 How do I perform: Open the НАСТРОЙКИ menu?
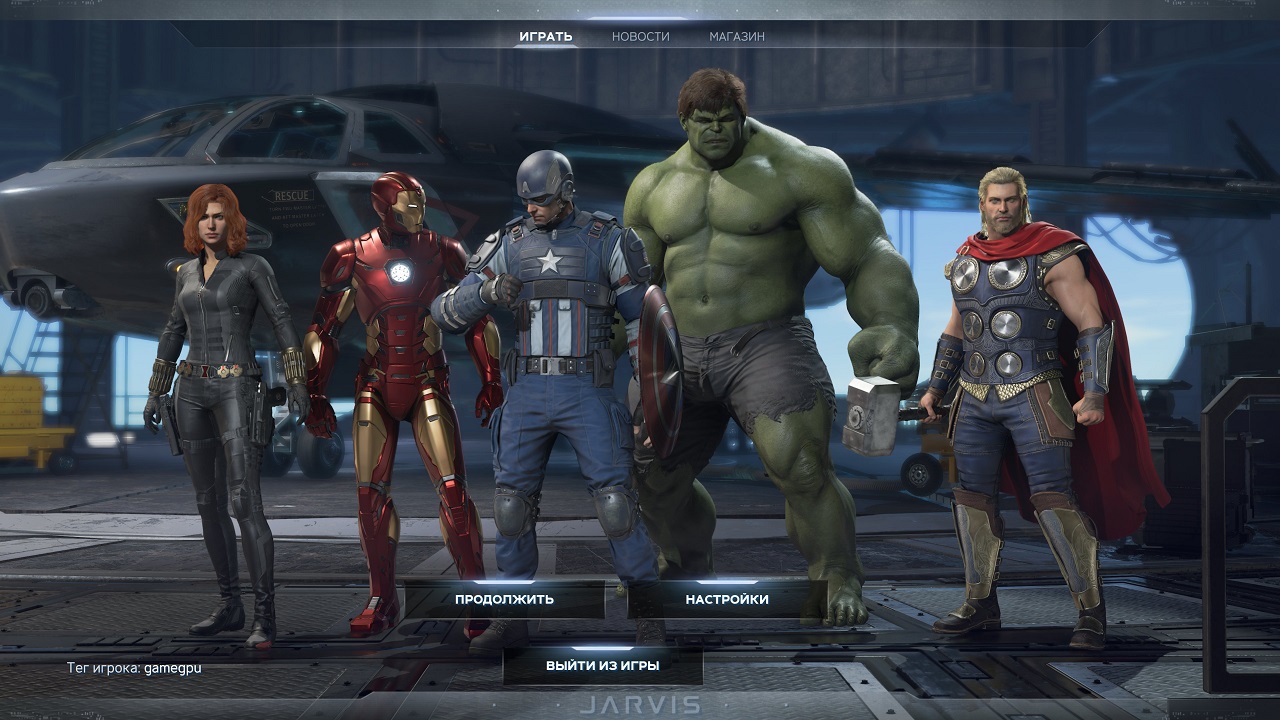727,600
